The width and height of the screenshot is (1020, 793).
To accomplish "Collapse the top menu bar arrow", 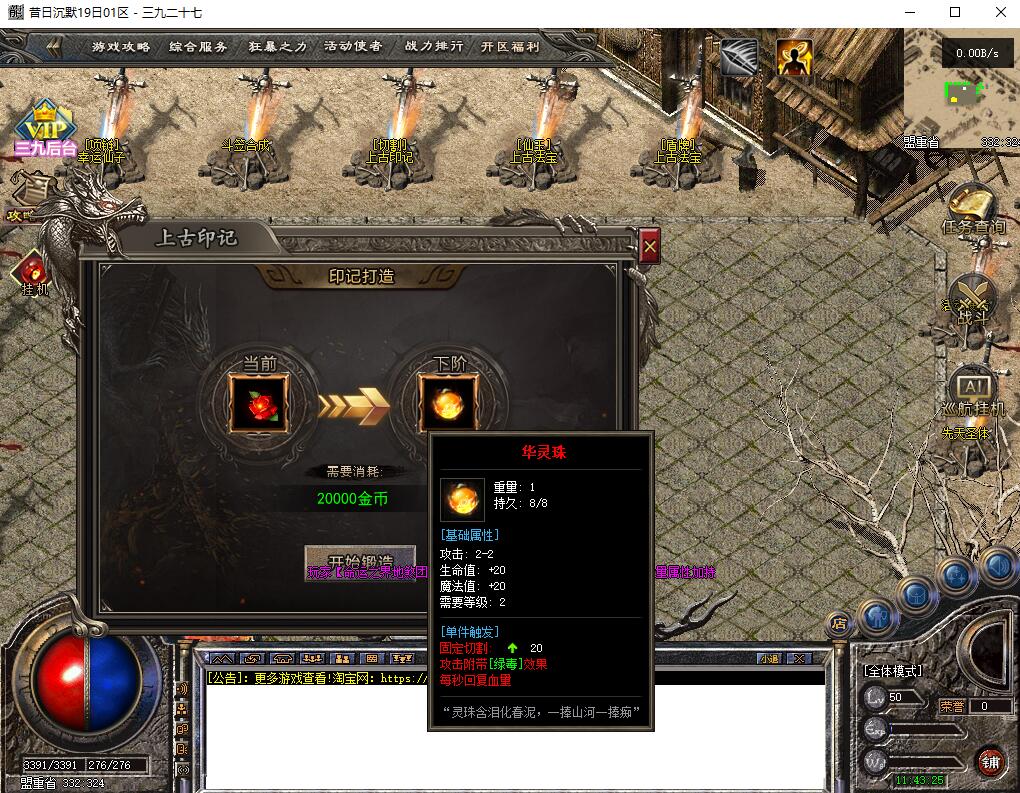I will [53, 46].
